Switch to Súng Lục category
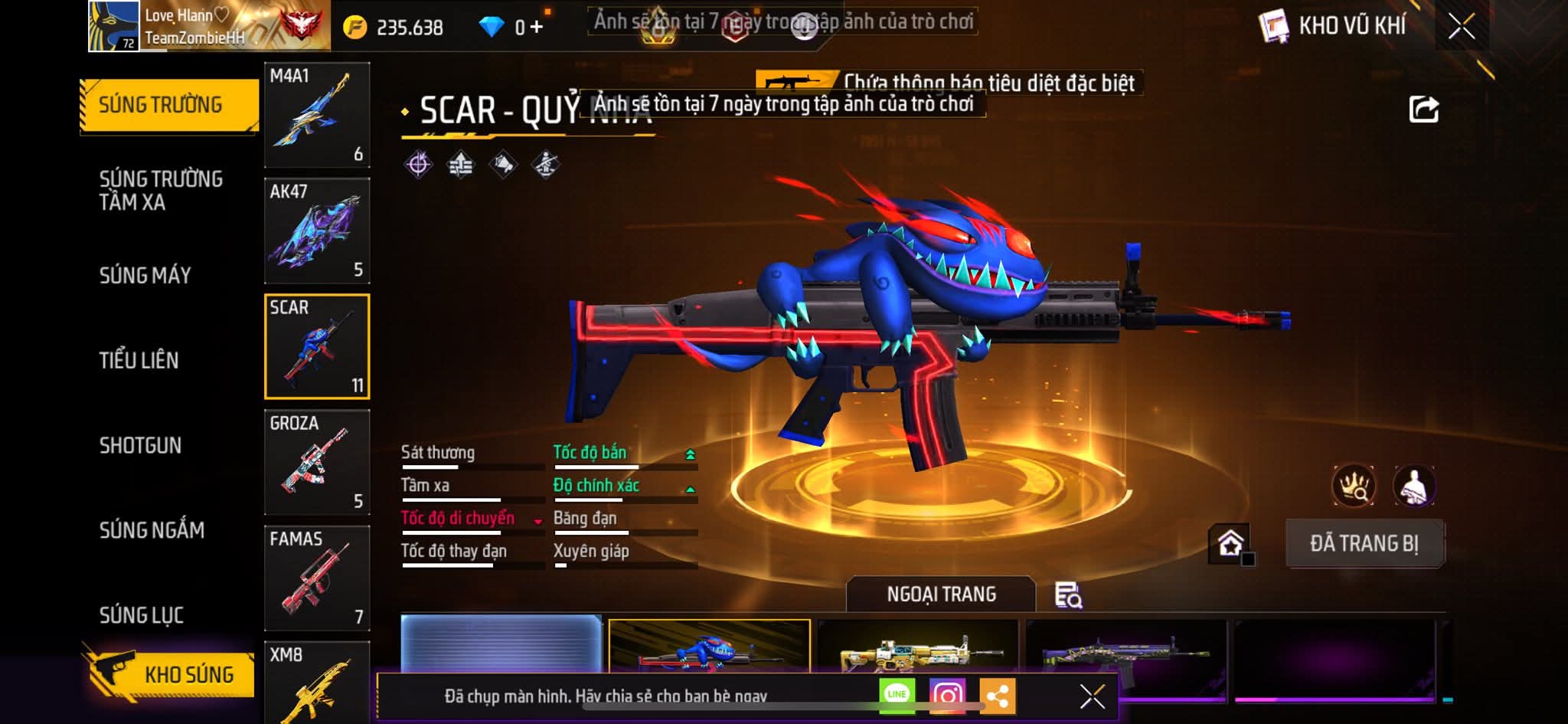Image resolution: width=1568 pixels, height=724 pixels. pyautogui.click(x=142, y=615)
